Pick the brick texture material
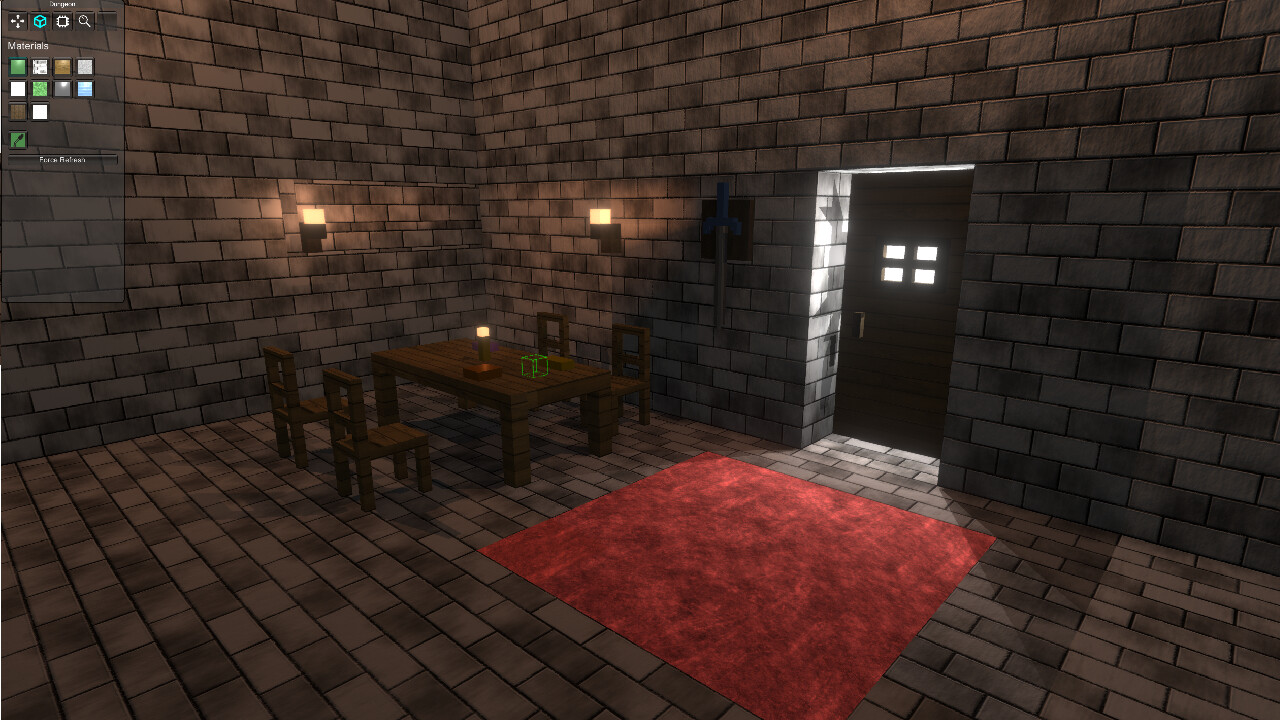 click(x=39, y=66)
